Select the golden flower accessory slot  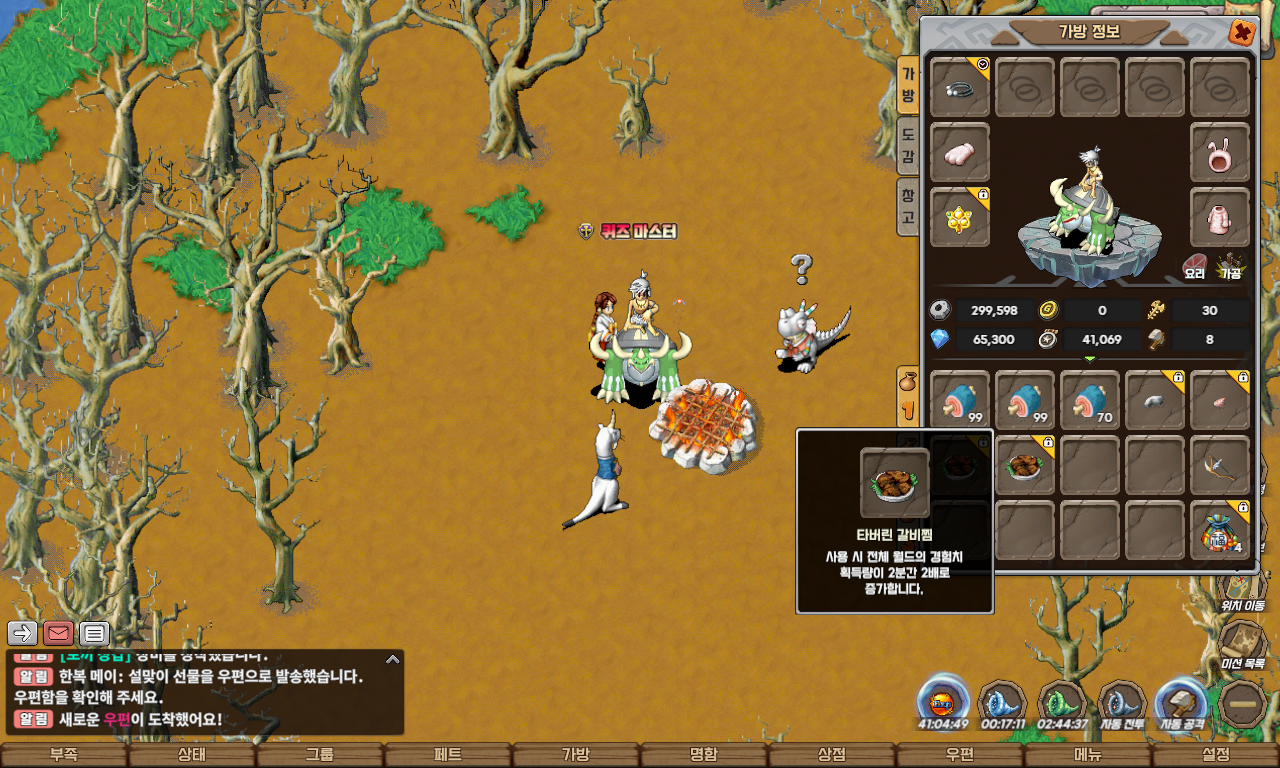(x=960, y=217)
